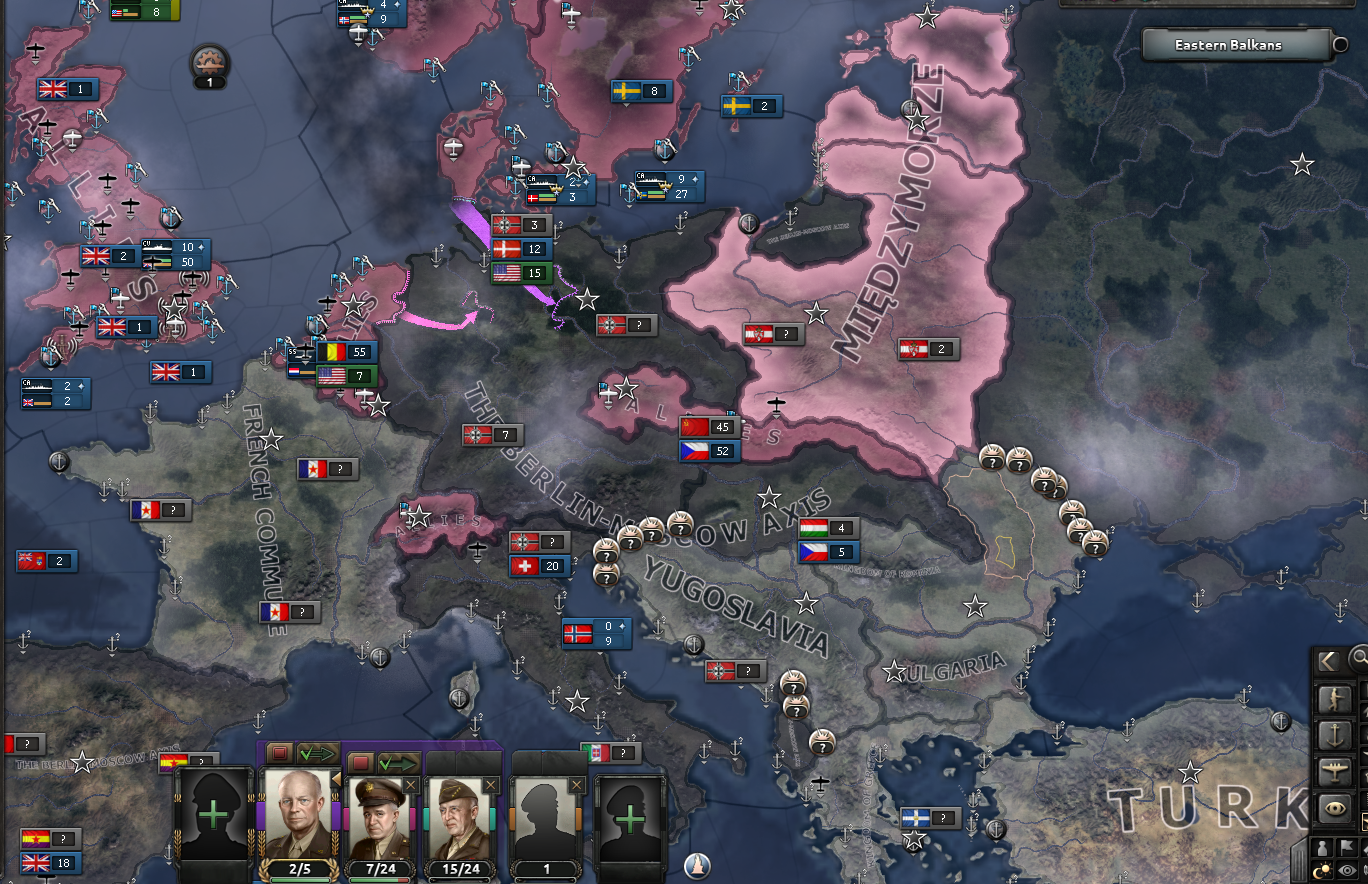Viewport: 1368px width, 884px height.
Task: Toggle the day-night sun and moon icon
Action: click(x=1321, y=869)
